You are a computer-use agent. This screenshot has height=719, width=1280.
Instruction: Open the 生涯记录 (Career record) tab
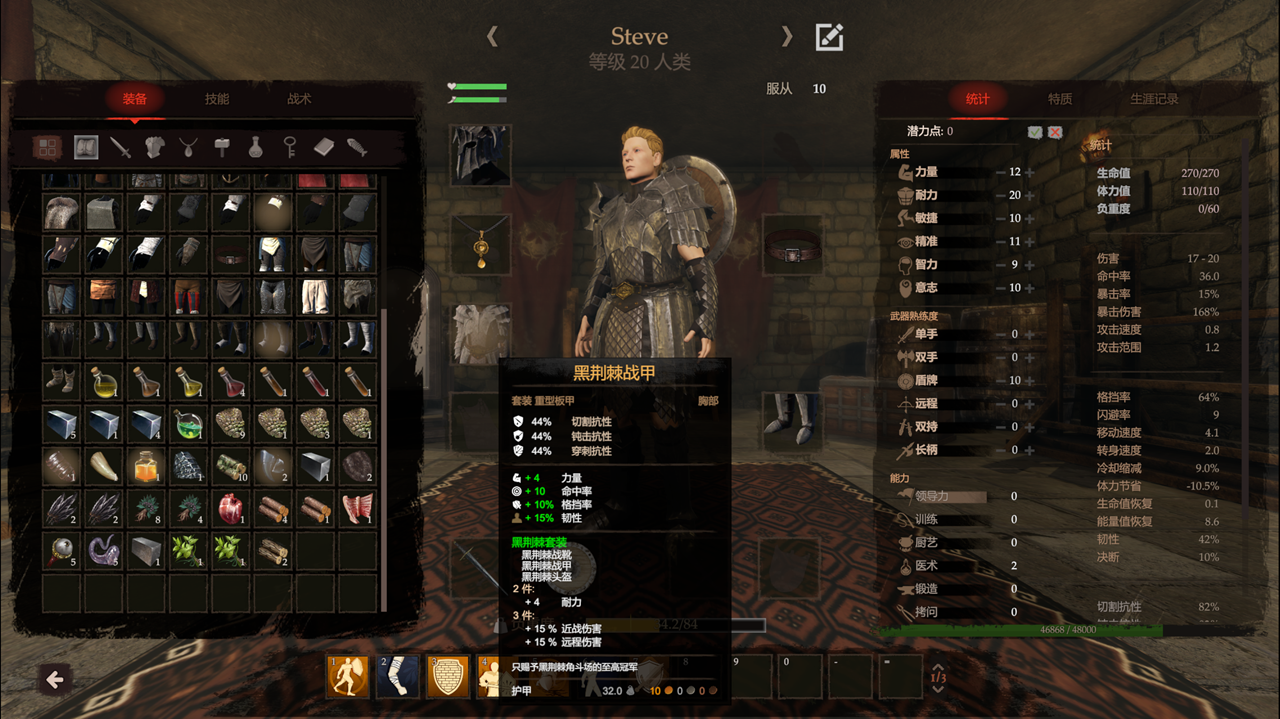point(1154,99)
